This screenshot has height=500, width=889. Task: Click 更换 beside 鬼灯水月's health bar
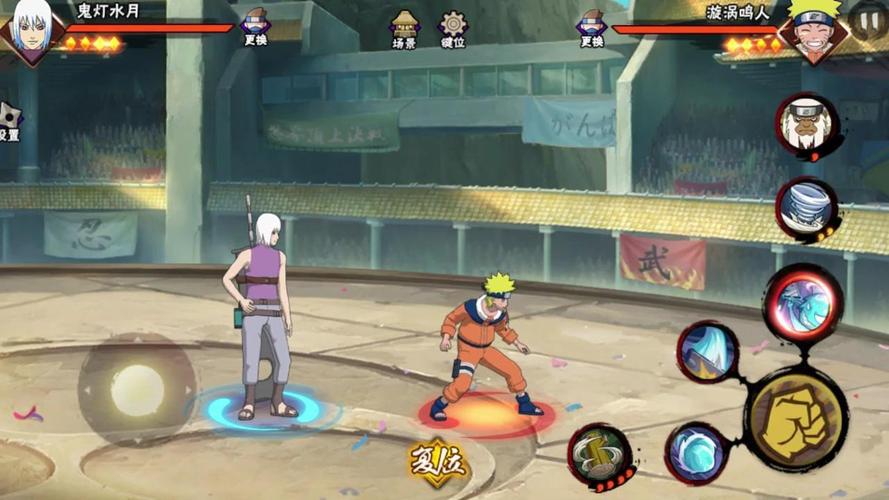[x=255, y=27]
